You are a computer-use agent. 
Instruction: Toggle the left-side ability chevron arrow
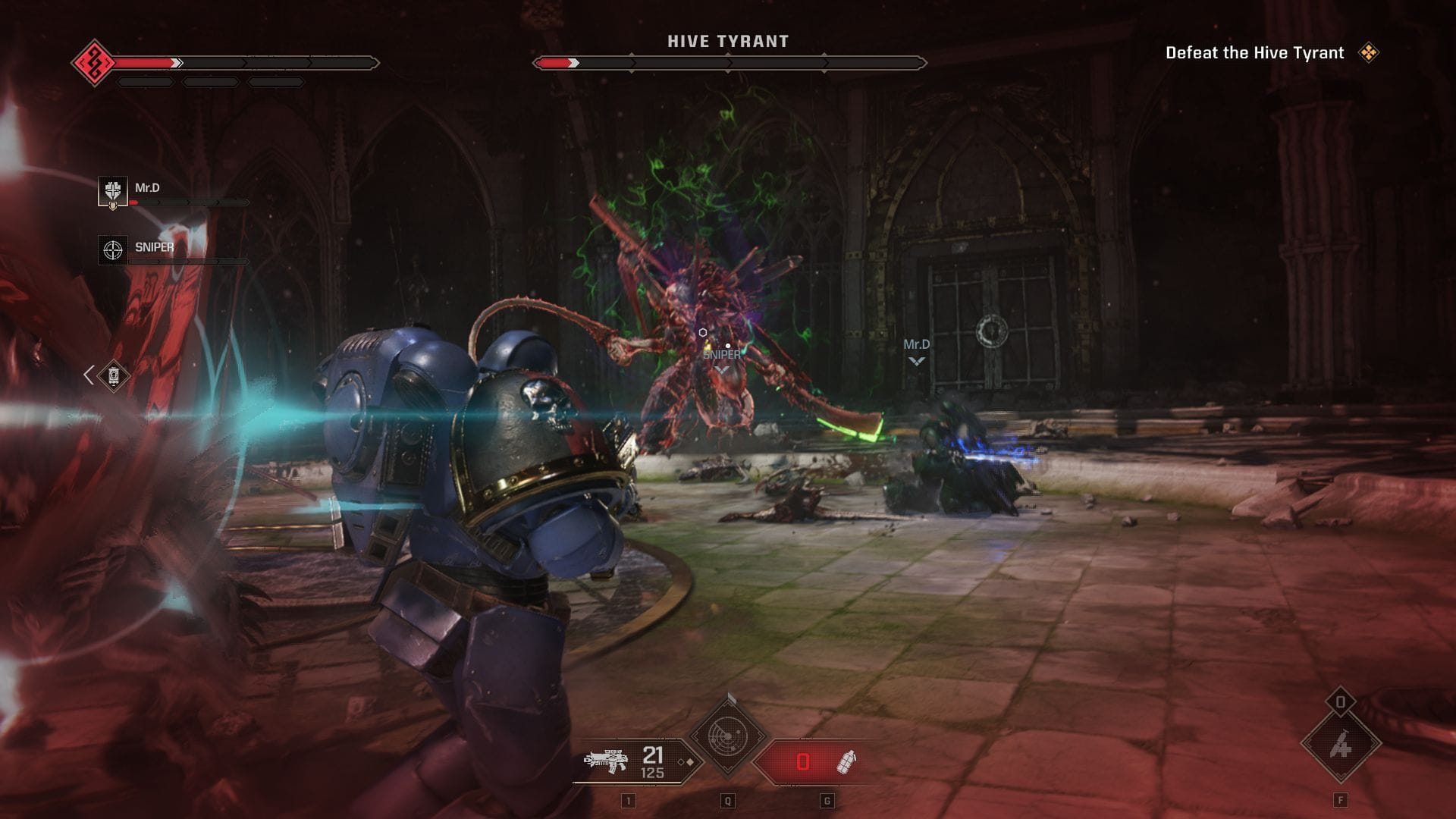(87, 373)
